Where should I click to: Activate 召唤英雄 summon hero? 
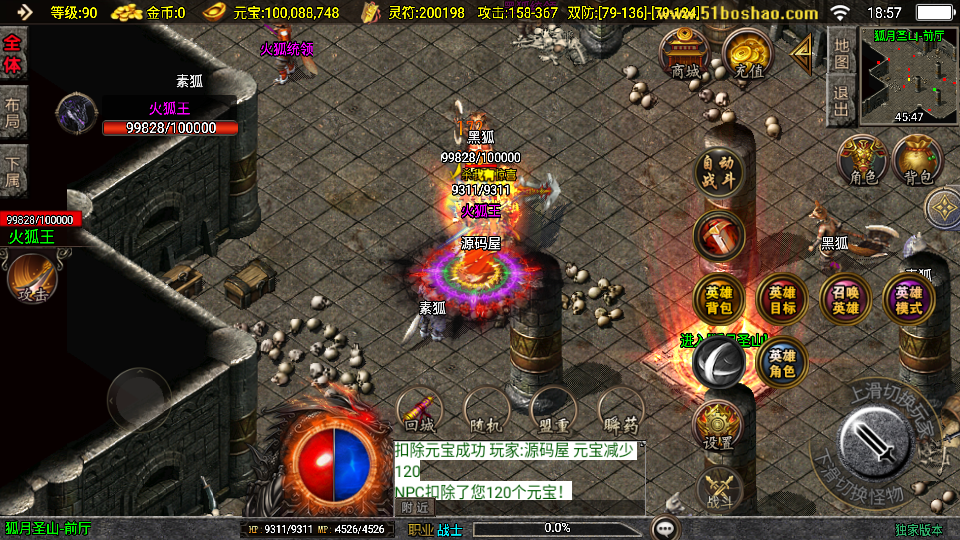coord(845,300)
